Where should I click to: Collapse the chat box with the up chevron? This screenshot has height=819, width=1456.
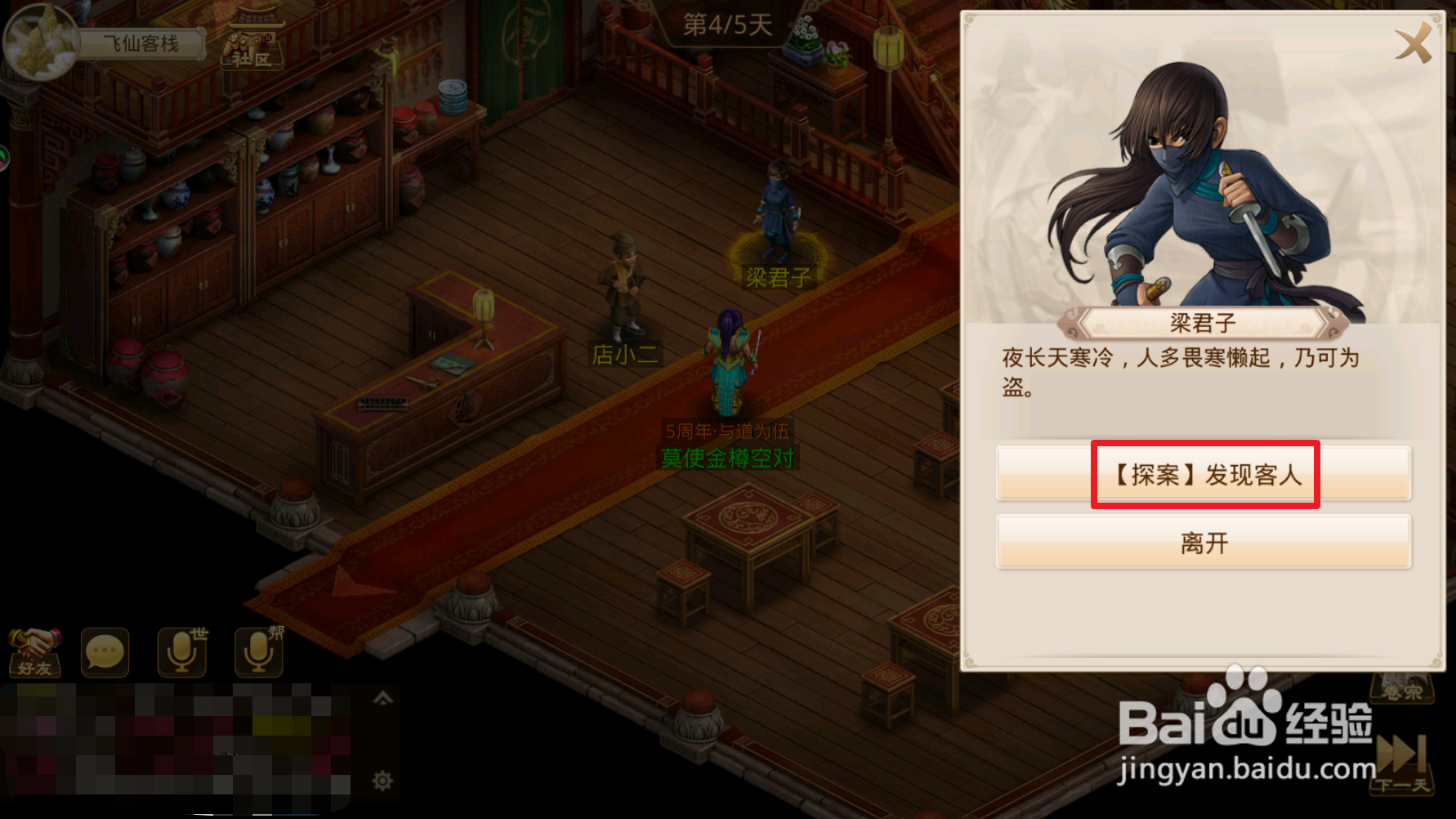(x=381, y=699)
